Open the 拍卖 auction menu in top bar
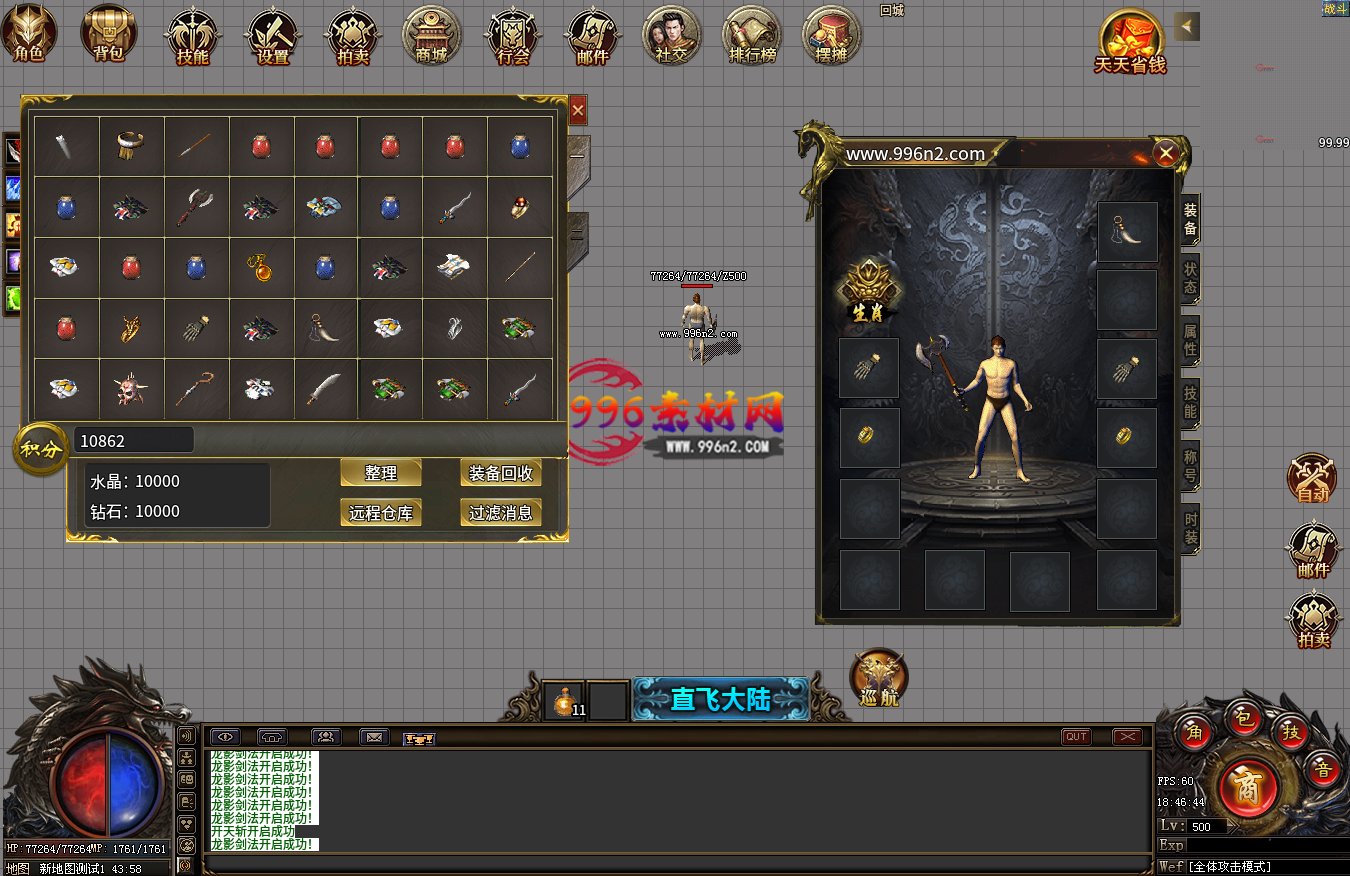 353,36
